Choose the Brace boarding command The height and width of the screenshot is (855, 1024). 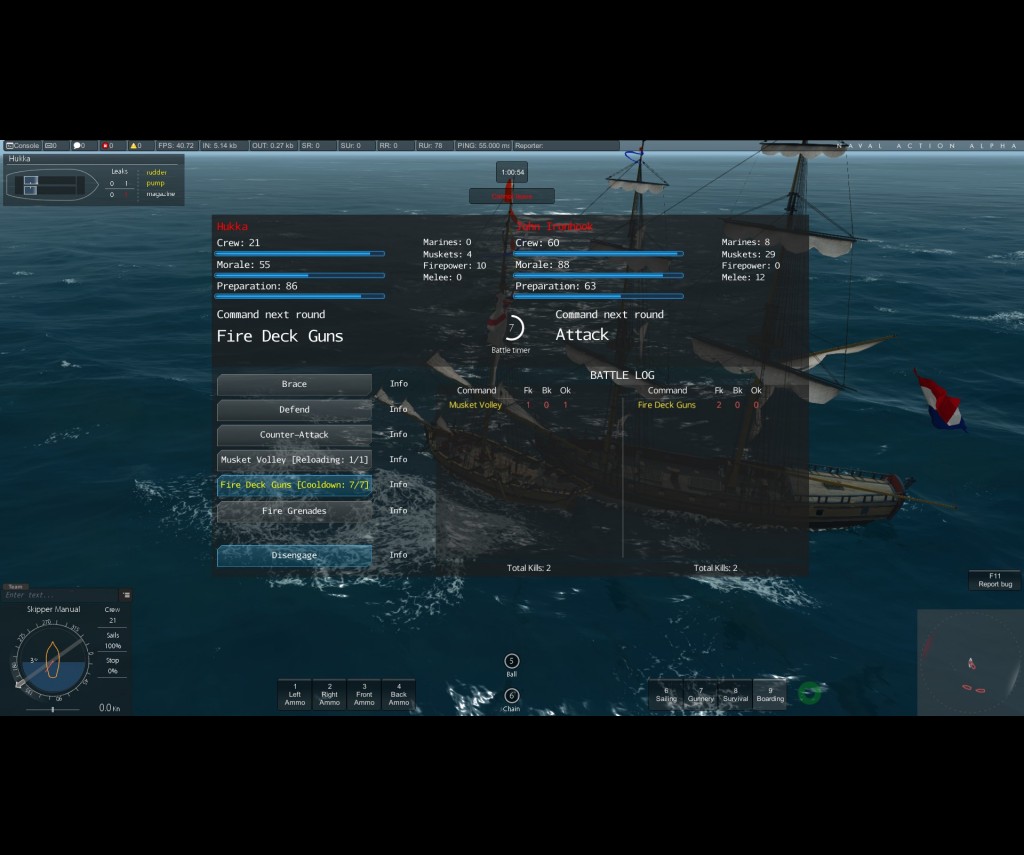[294, 385]
